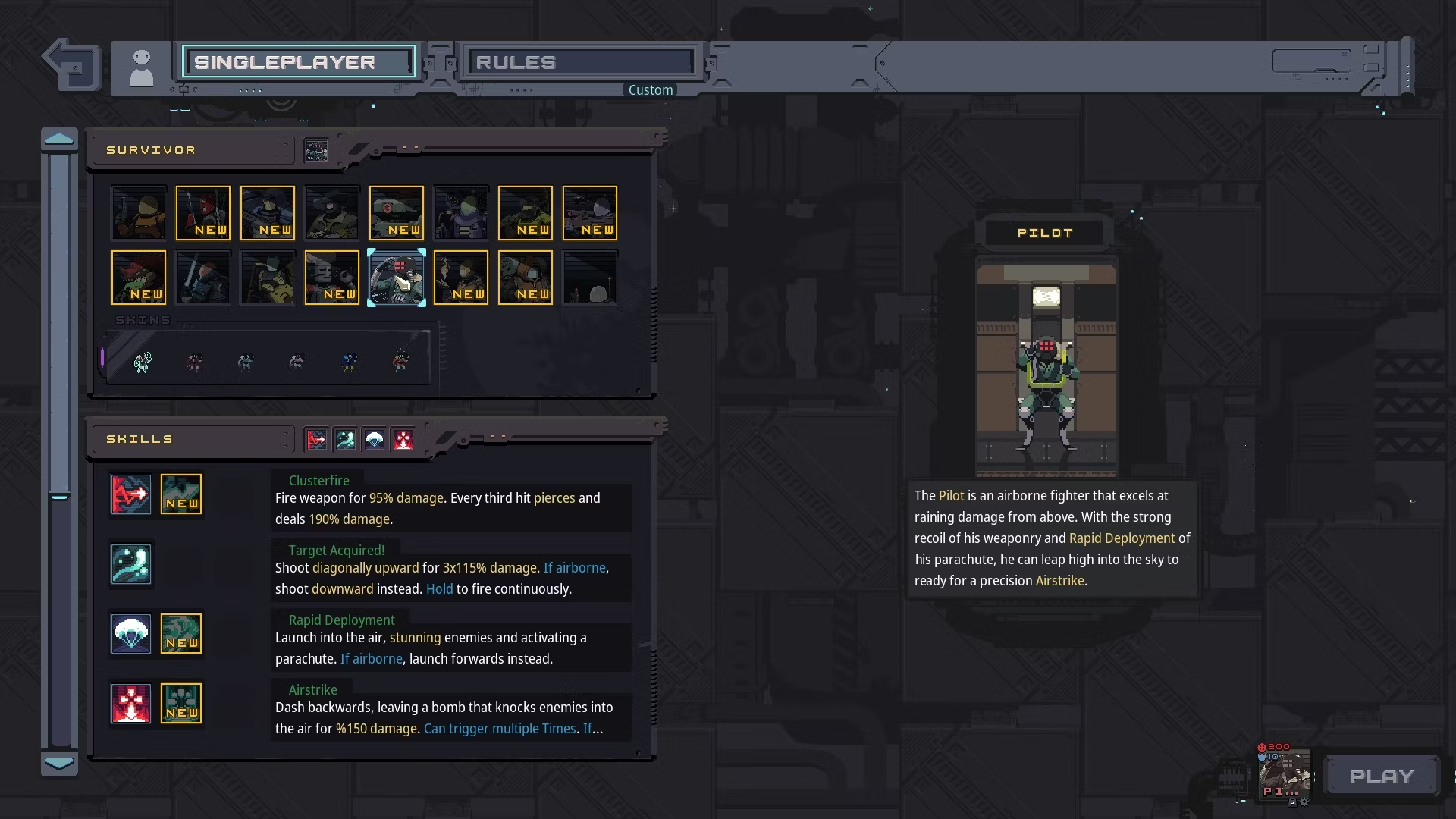The height and width of the screenshot is (819, 1456).
Task: Select the locked last survivor slot
Action: (590, 278)
